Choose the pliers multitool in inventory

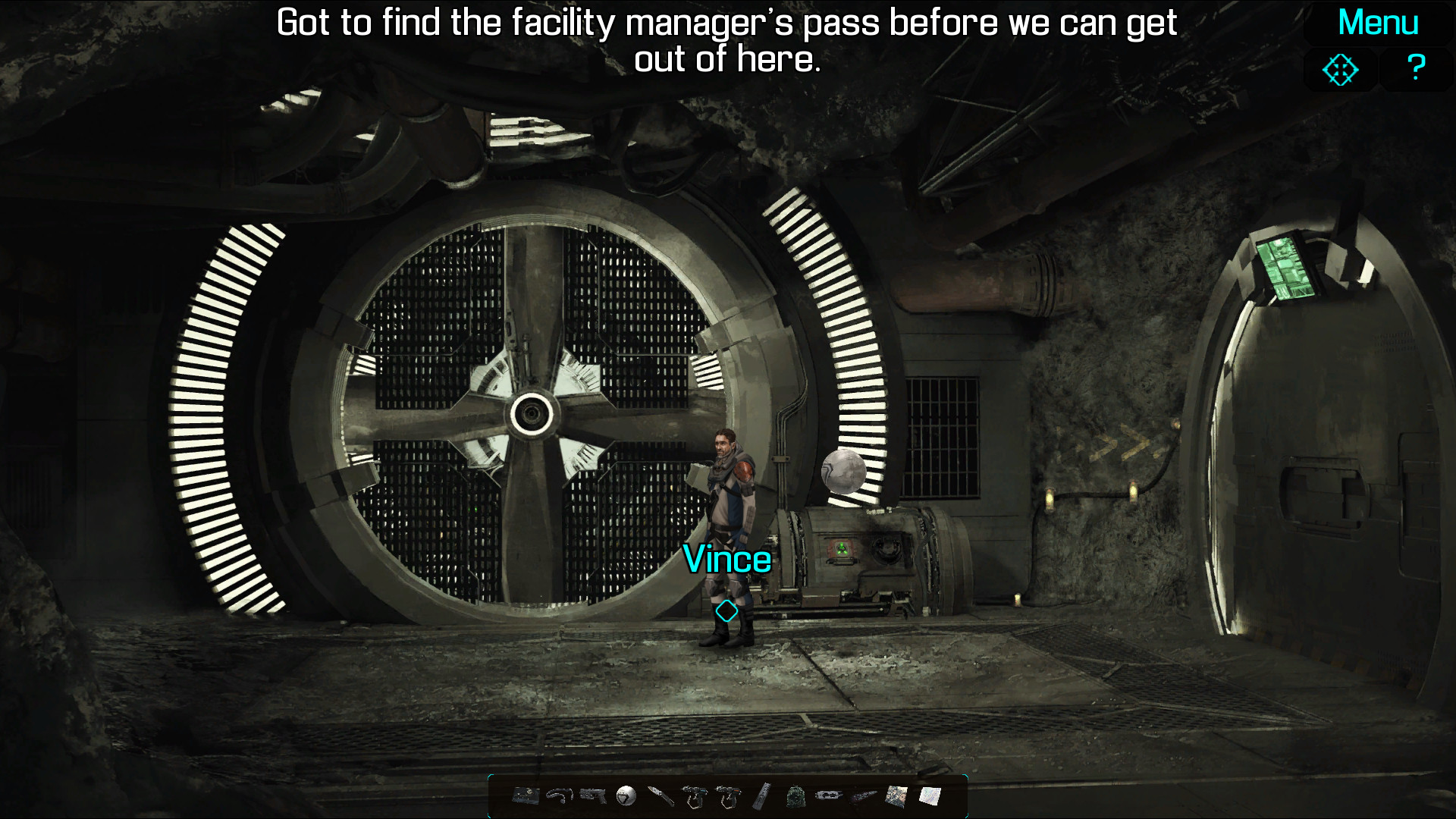pos(829,795)
